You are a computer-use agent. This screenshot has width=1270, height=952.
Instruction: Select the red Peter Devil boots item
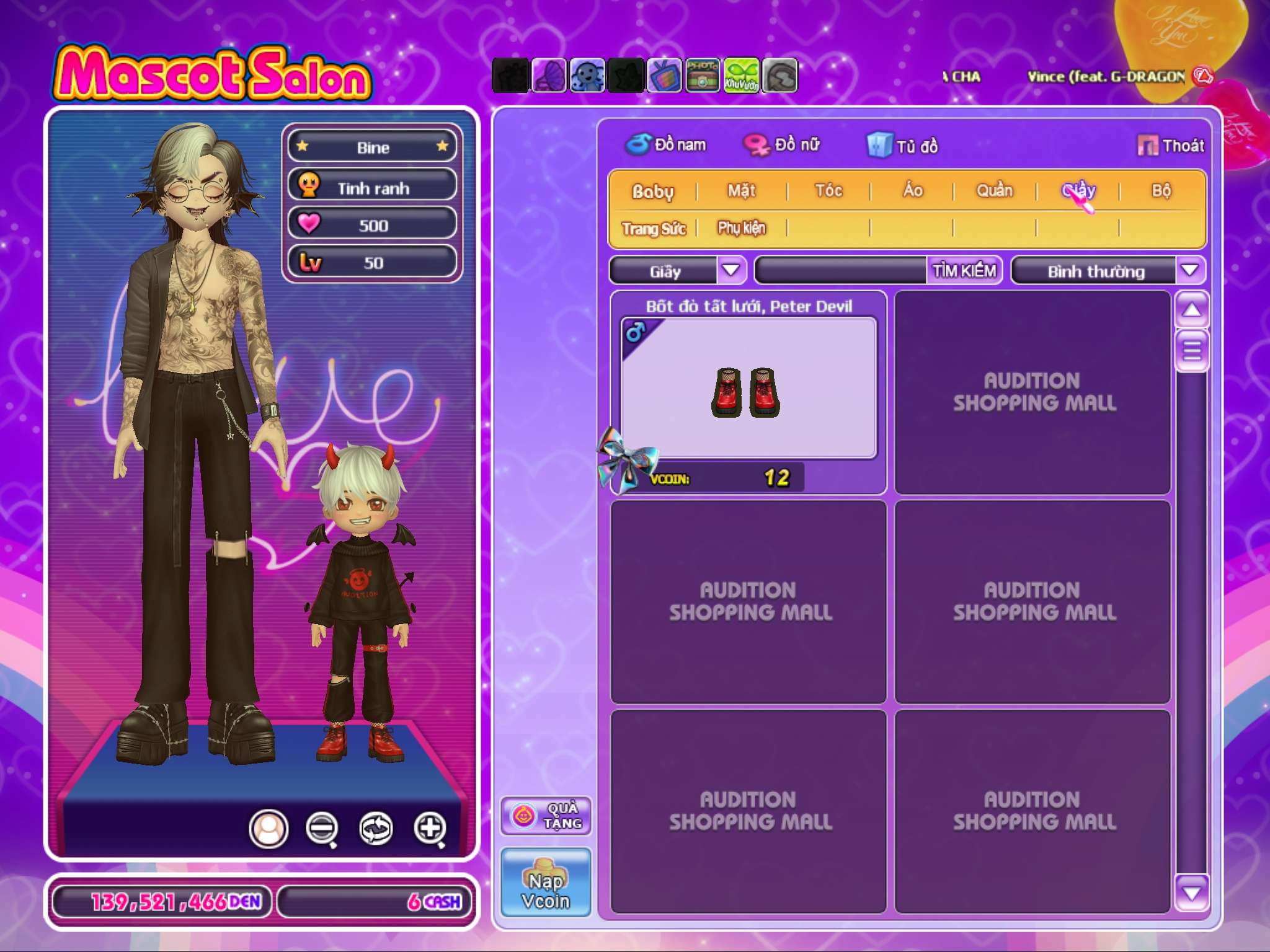tap(748, 390)
